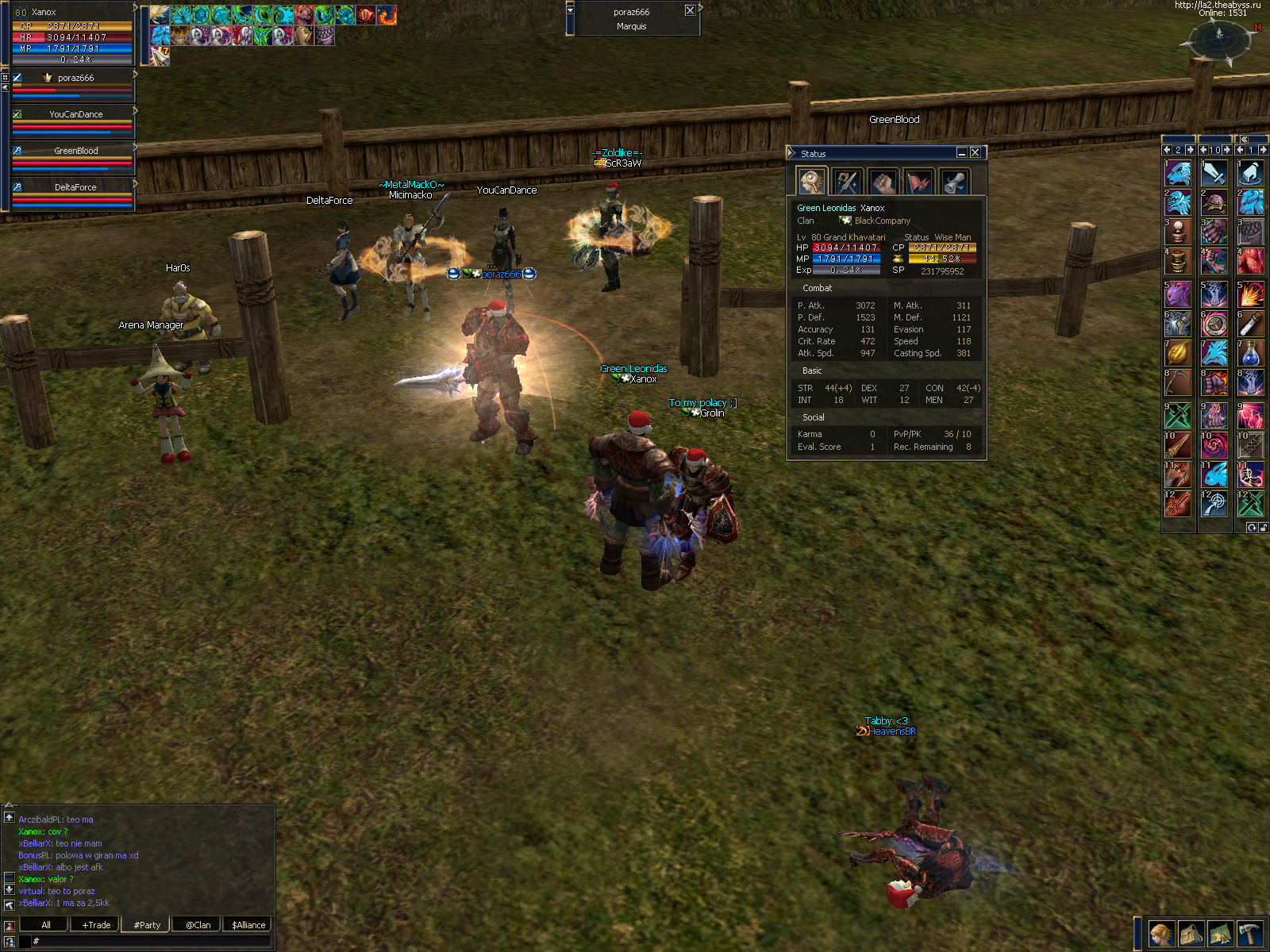Open the map icon in bottom menu

pos(1220,934)
